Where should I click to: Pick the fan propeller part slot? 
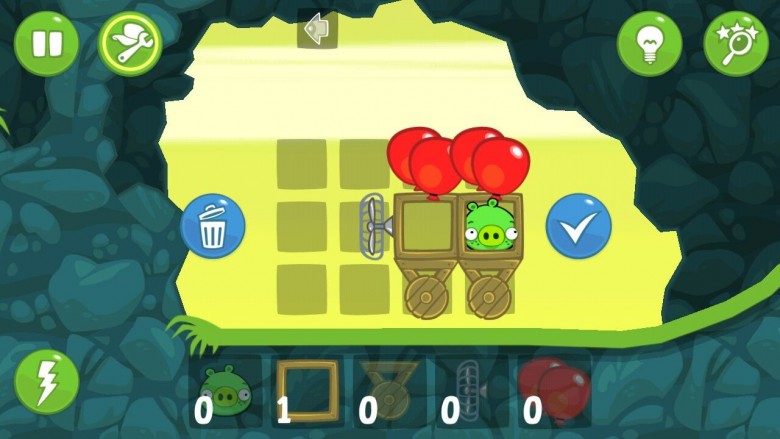471,391
